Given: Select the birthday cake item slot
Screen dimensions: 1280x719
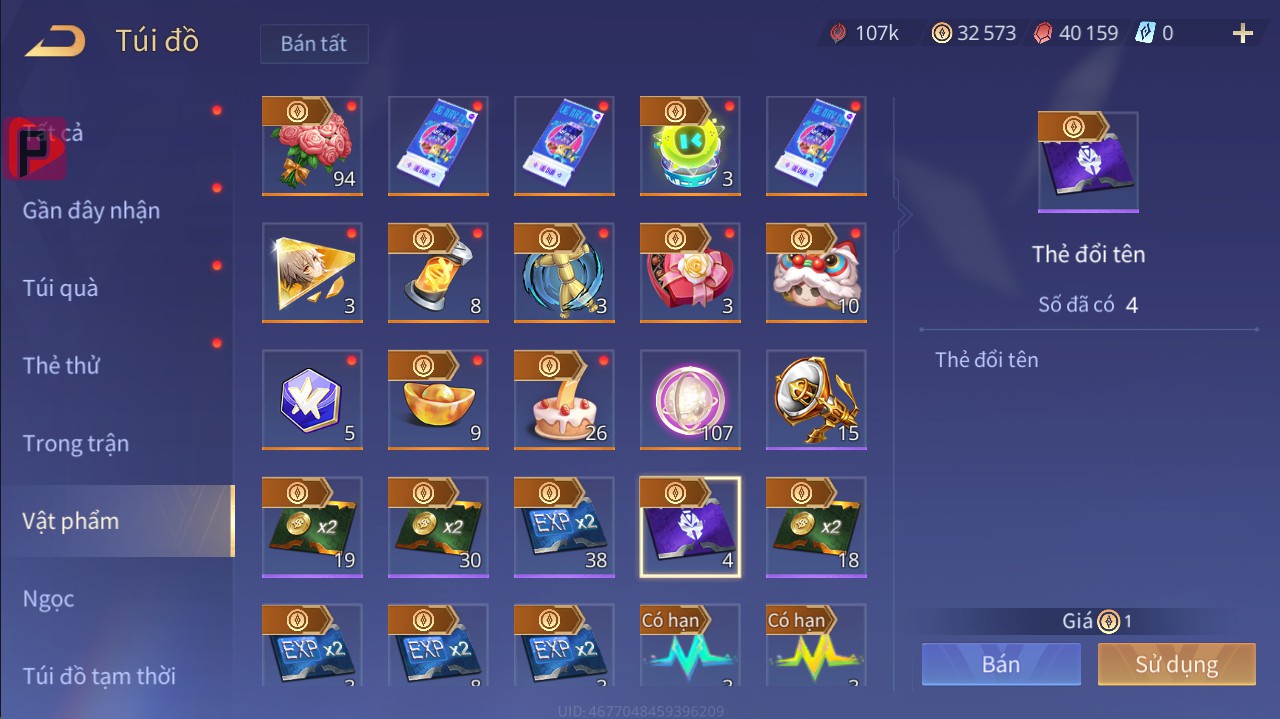Looking at the screenshot, I should pos(564,399).
